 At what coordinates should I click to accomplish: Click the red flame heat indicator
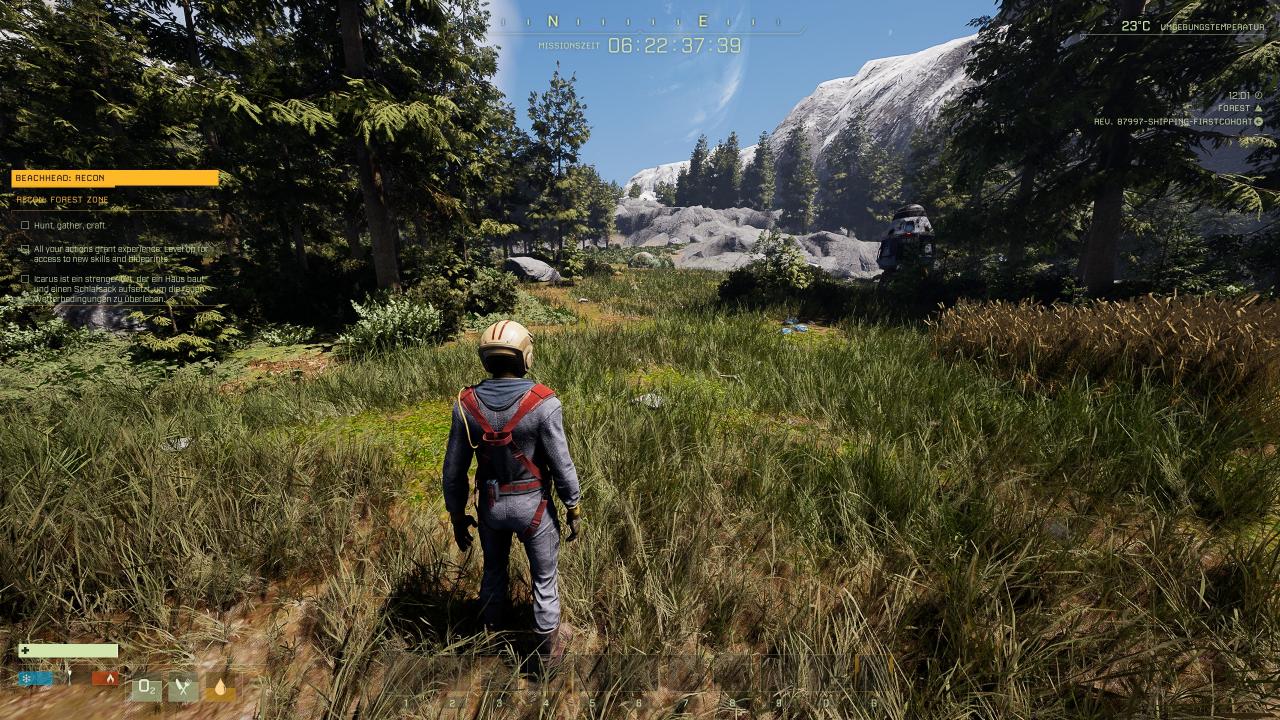point(105,678)
